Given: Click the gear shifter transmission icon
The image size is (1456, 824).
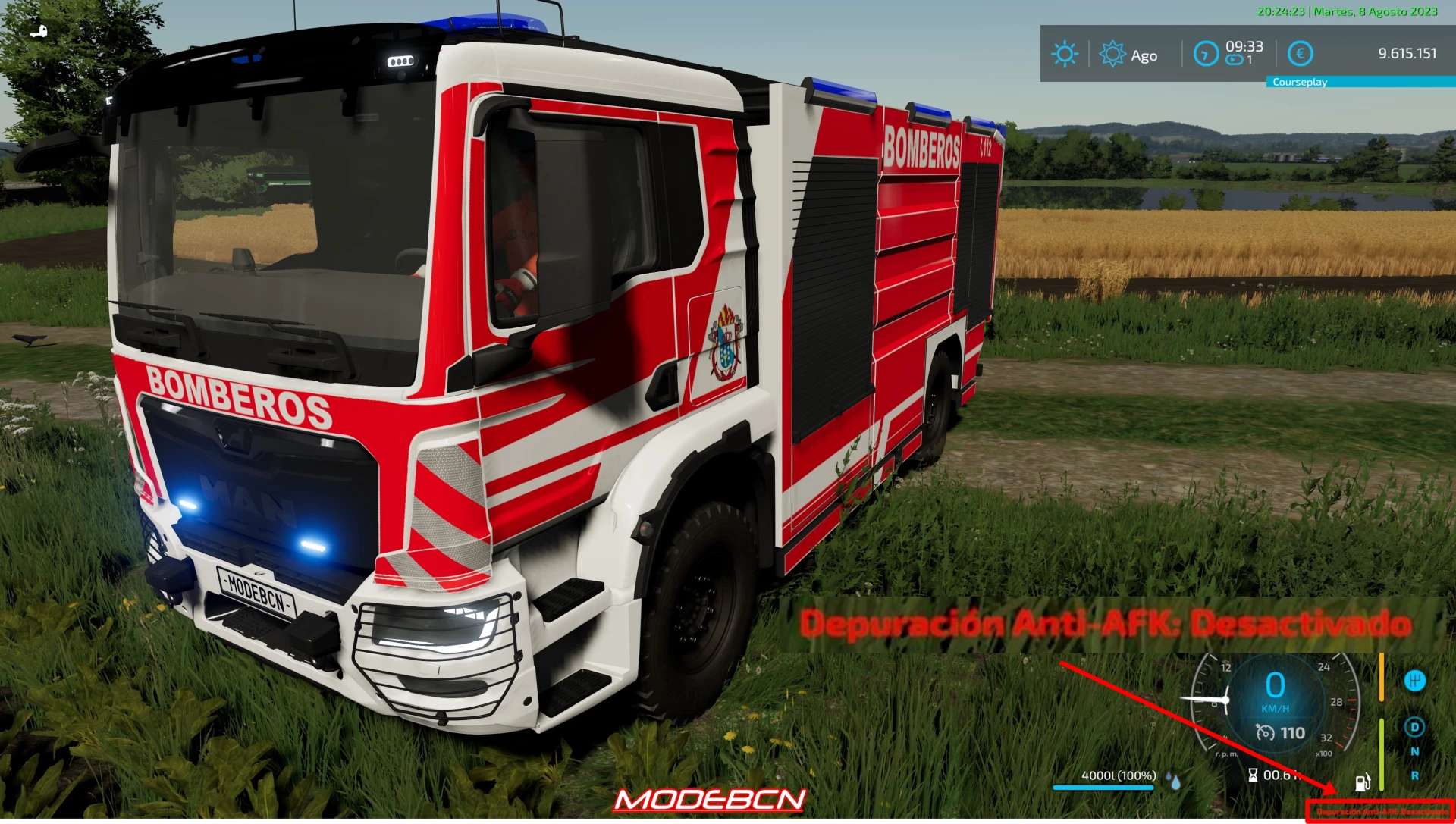Looking at the screenshot, I should coord(1414,681).
